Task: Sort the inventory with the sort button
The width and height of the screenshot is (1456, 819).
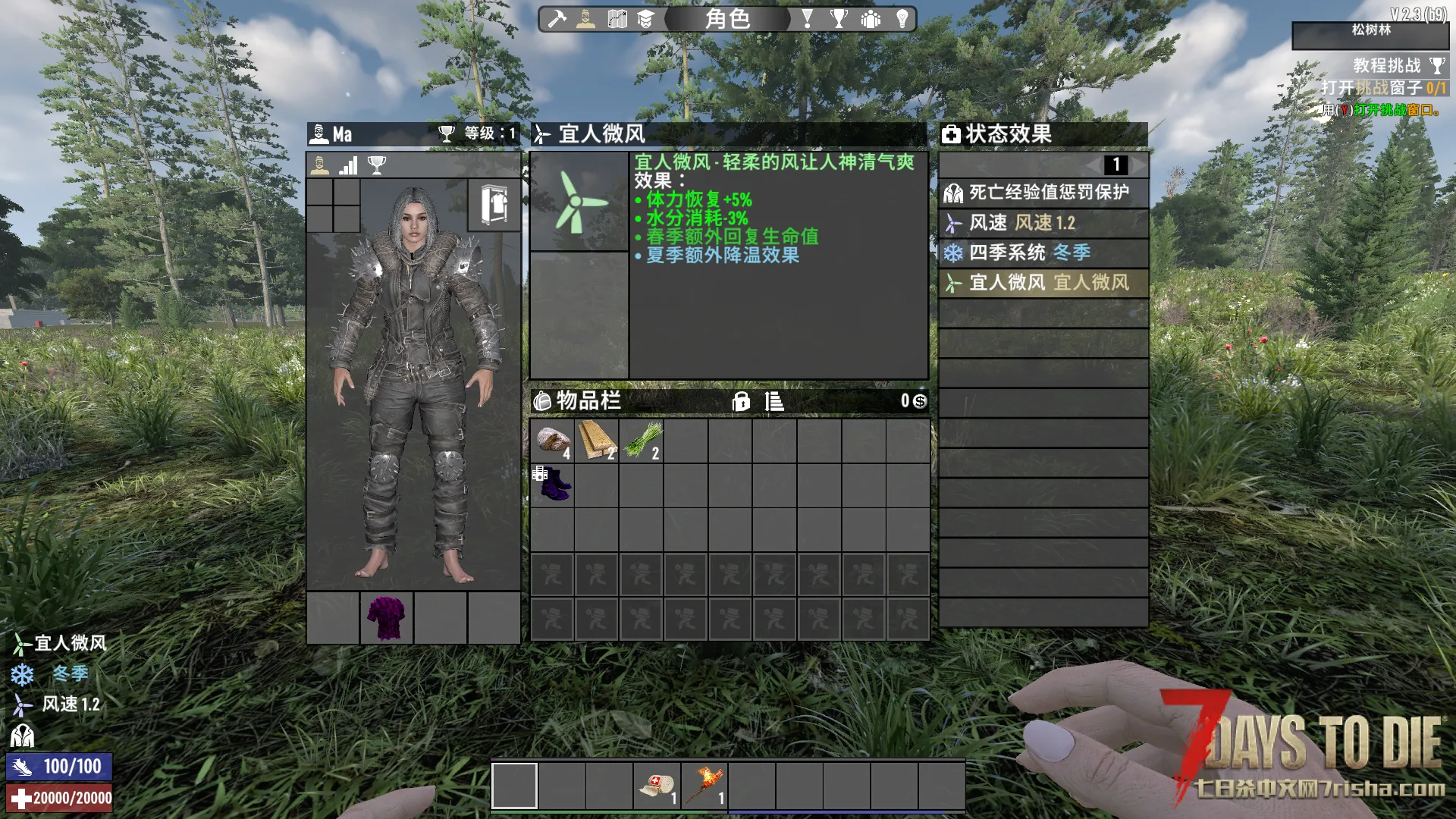Action: tap(774, 401)
